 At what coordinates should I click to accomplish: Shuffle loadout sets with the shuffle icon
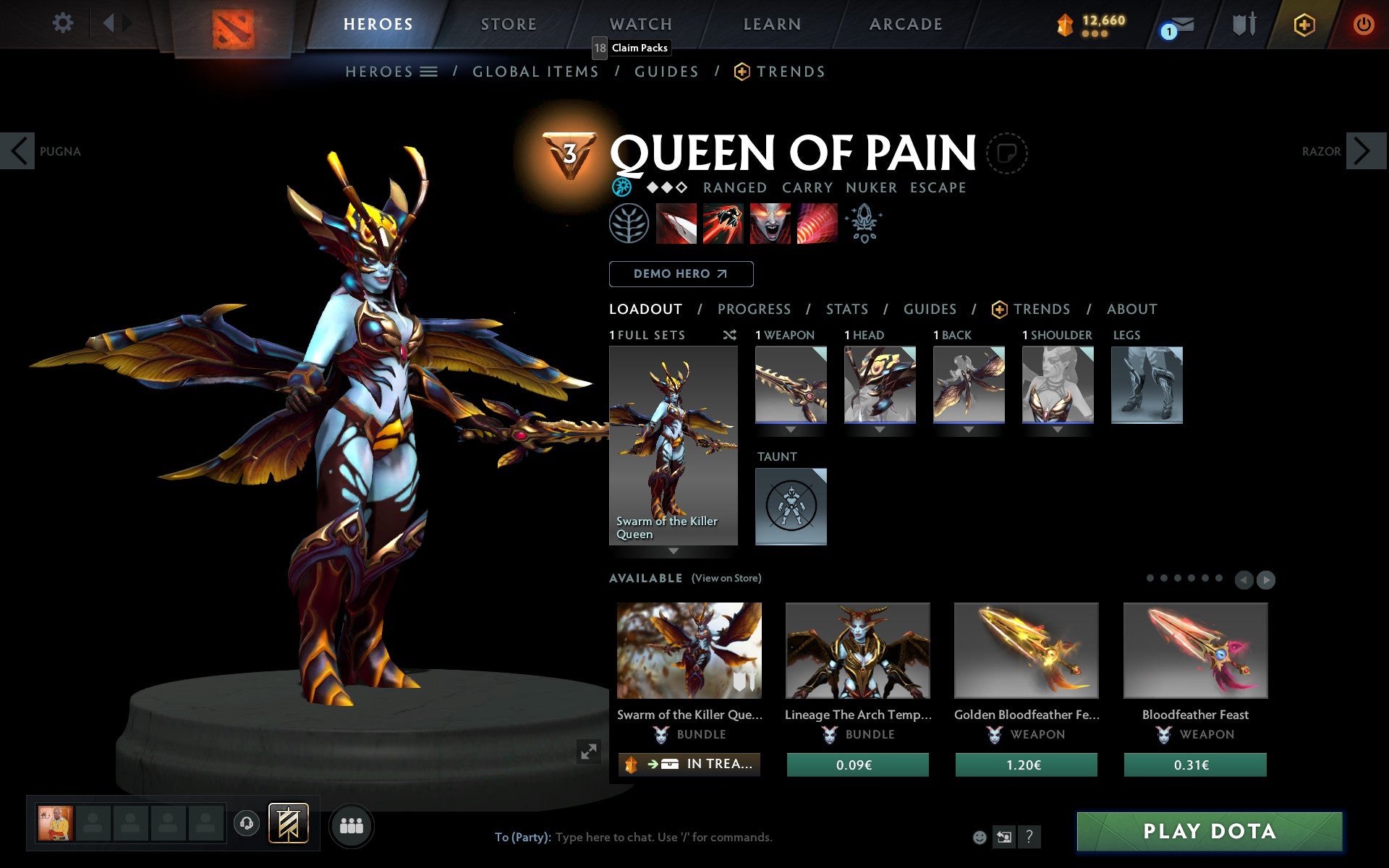(729, 335)
